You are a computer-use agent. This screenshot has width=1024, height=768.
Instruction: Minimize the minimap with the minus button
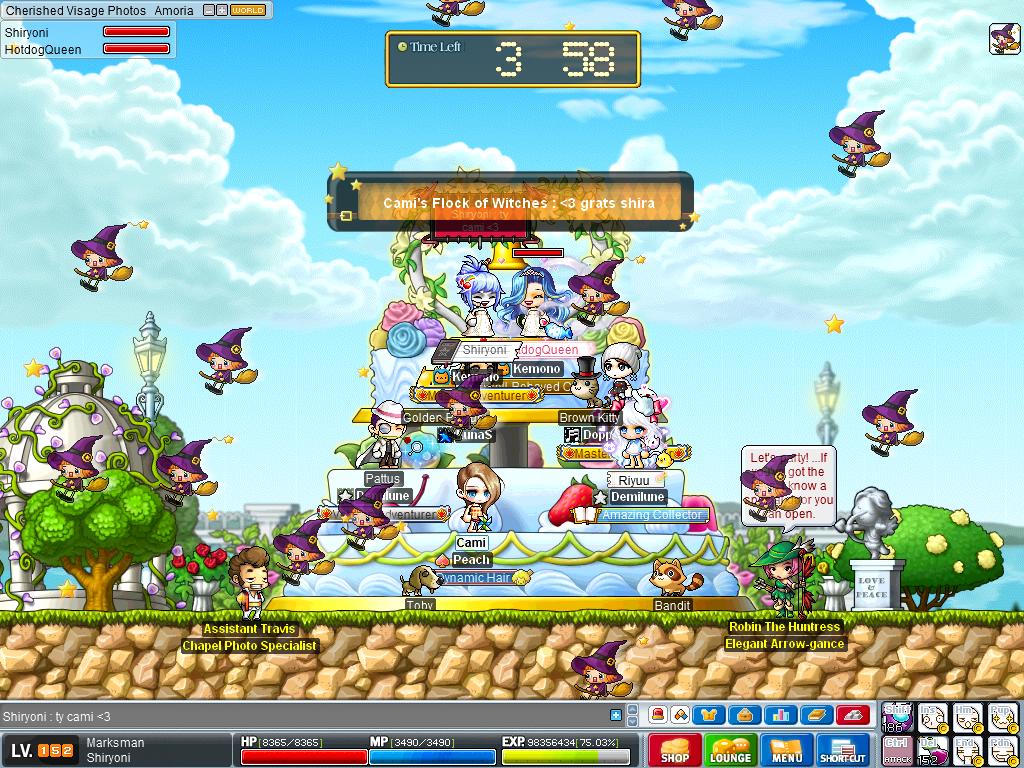[x=209, y=10]
